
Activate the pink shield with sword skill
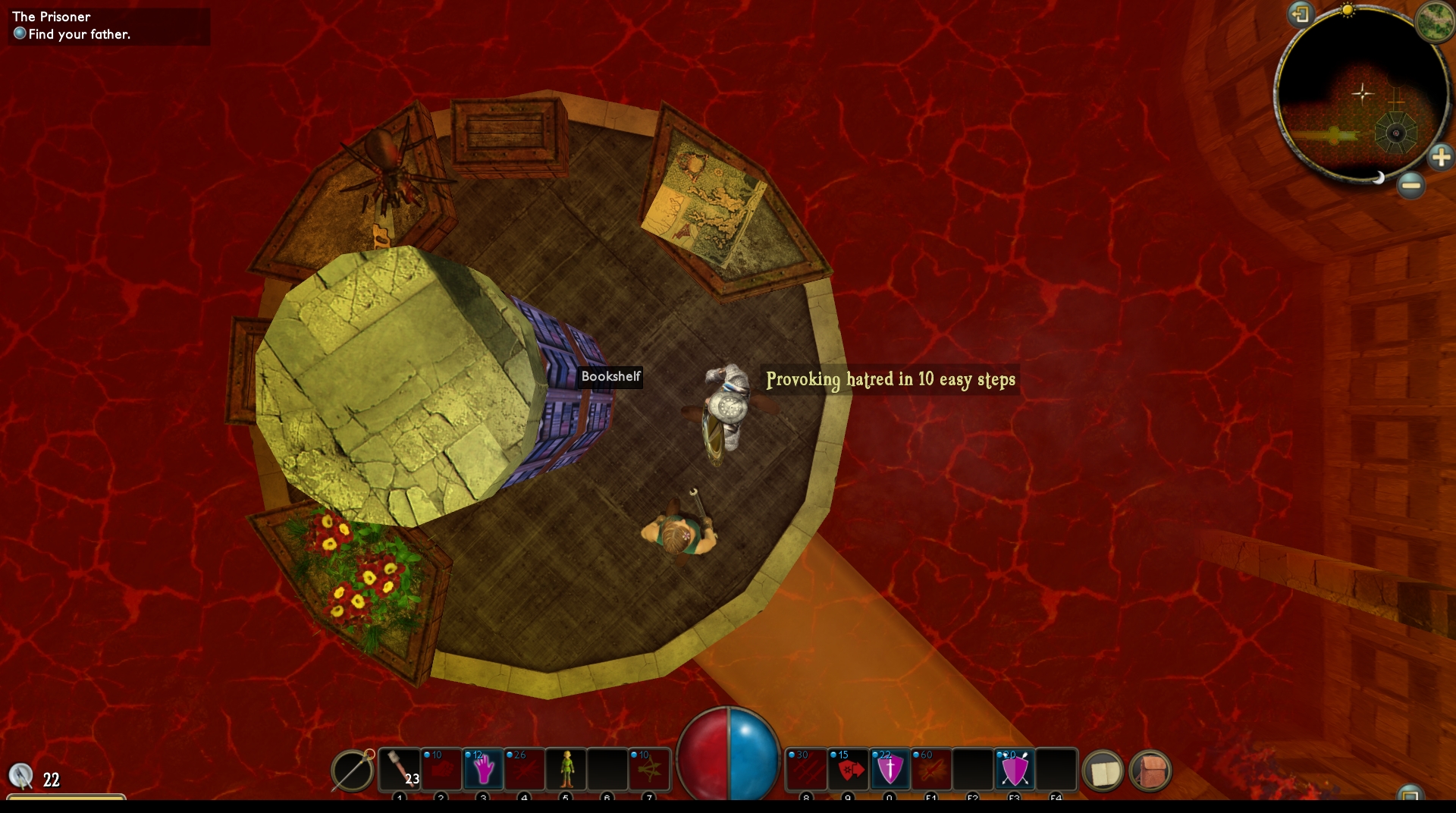point(890,770)
